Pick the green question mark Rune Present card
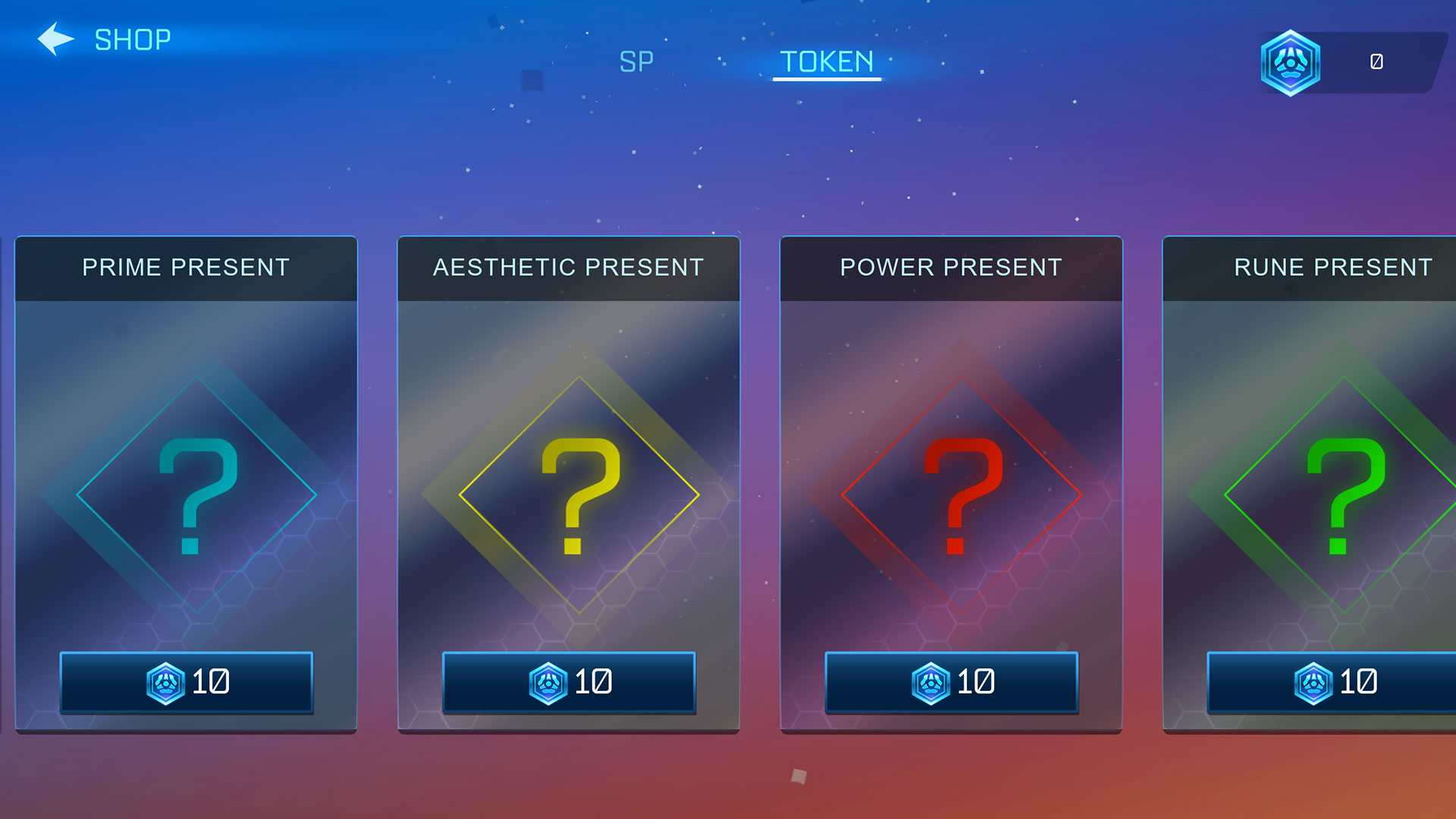This screenshot has width=1456, height=819. 1344,494
